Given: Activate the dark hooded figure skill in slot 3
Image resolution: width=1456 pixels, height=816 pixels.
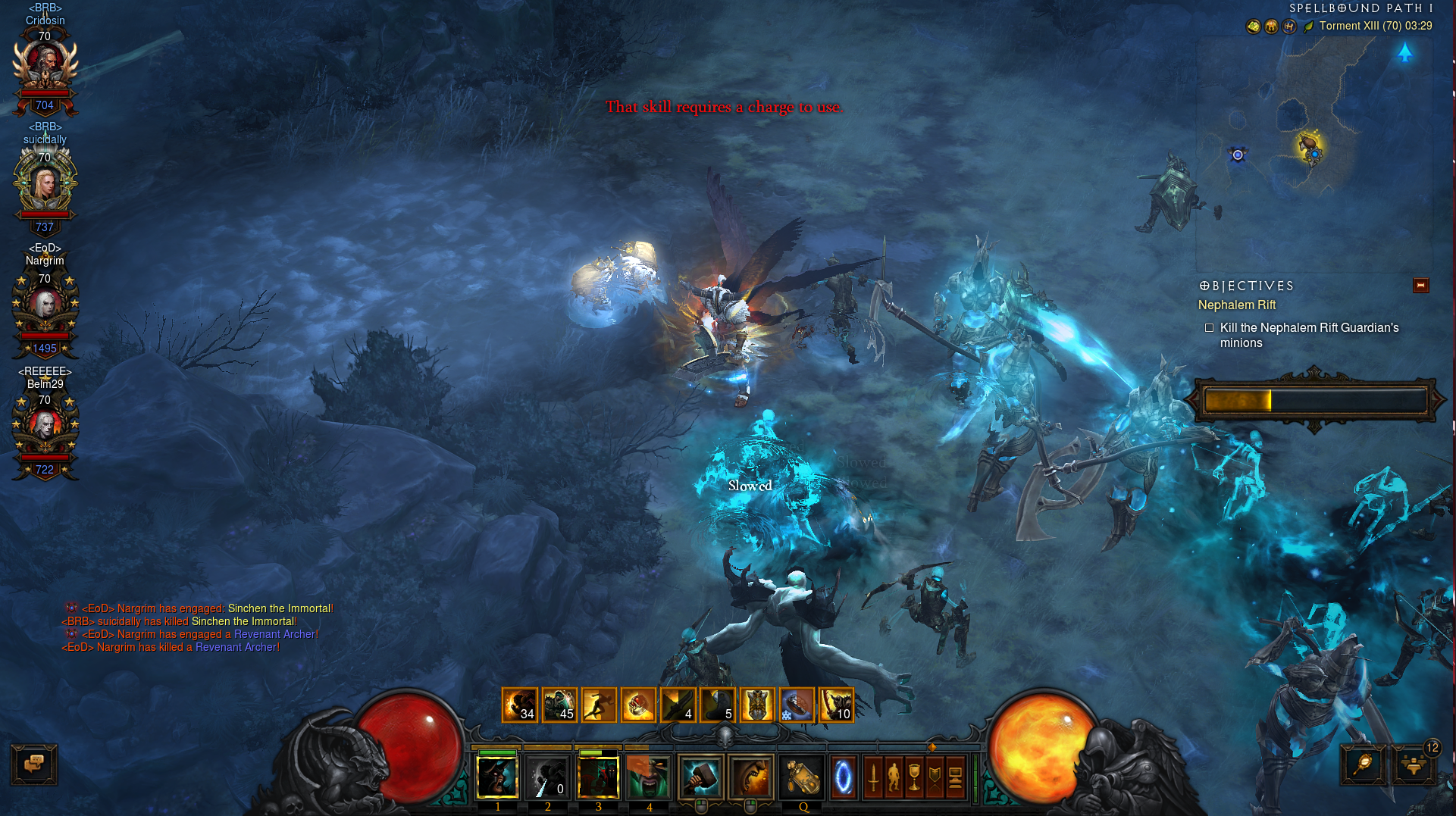Looking at the screenshot, I should [x=598, y=777].
